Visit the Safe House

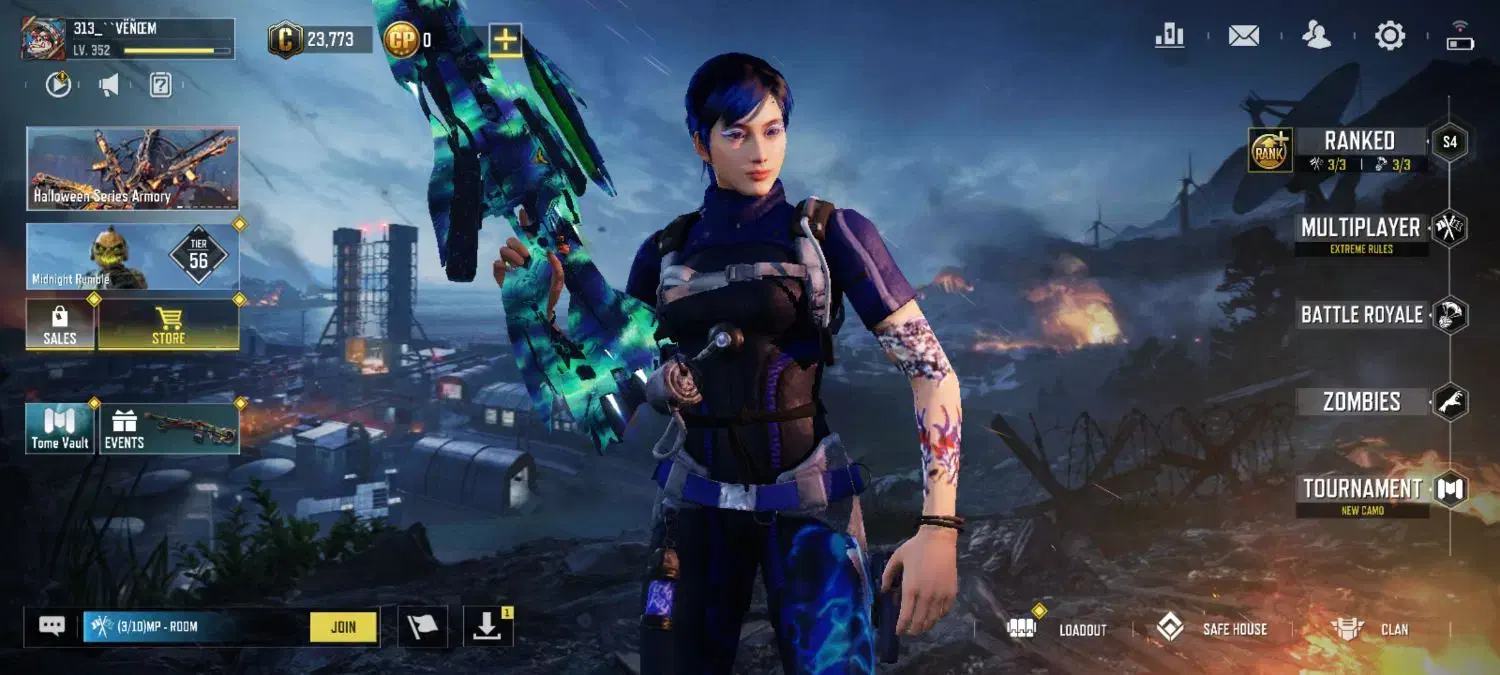point(1212,629)
